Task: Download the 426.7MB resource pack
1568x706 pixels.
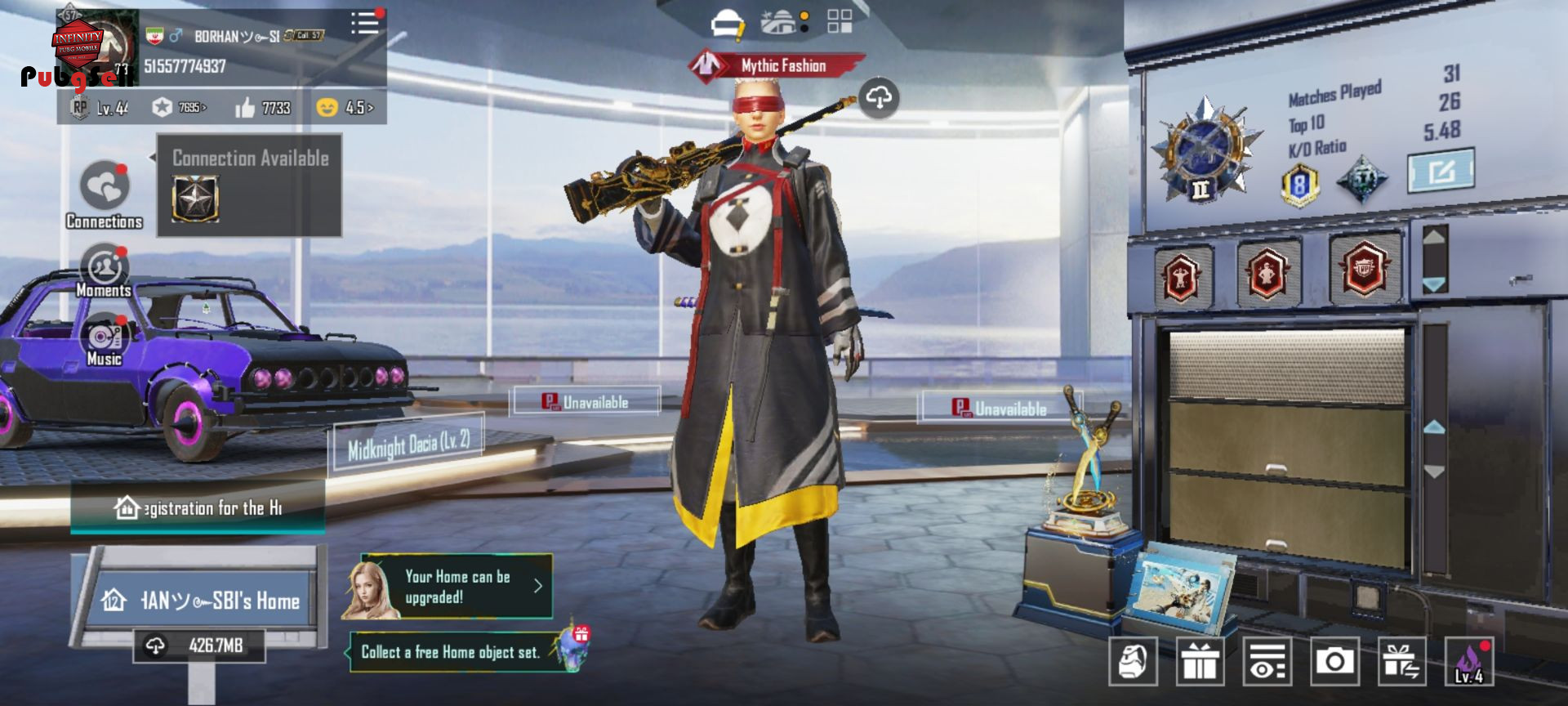Action: click(199, 646)
